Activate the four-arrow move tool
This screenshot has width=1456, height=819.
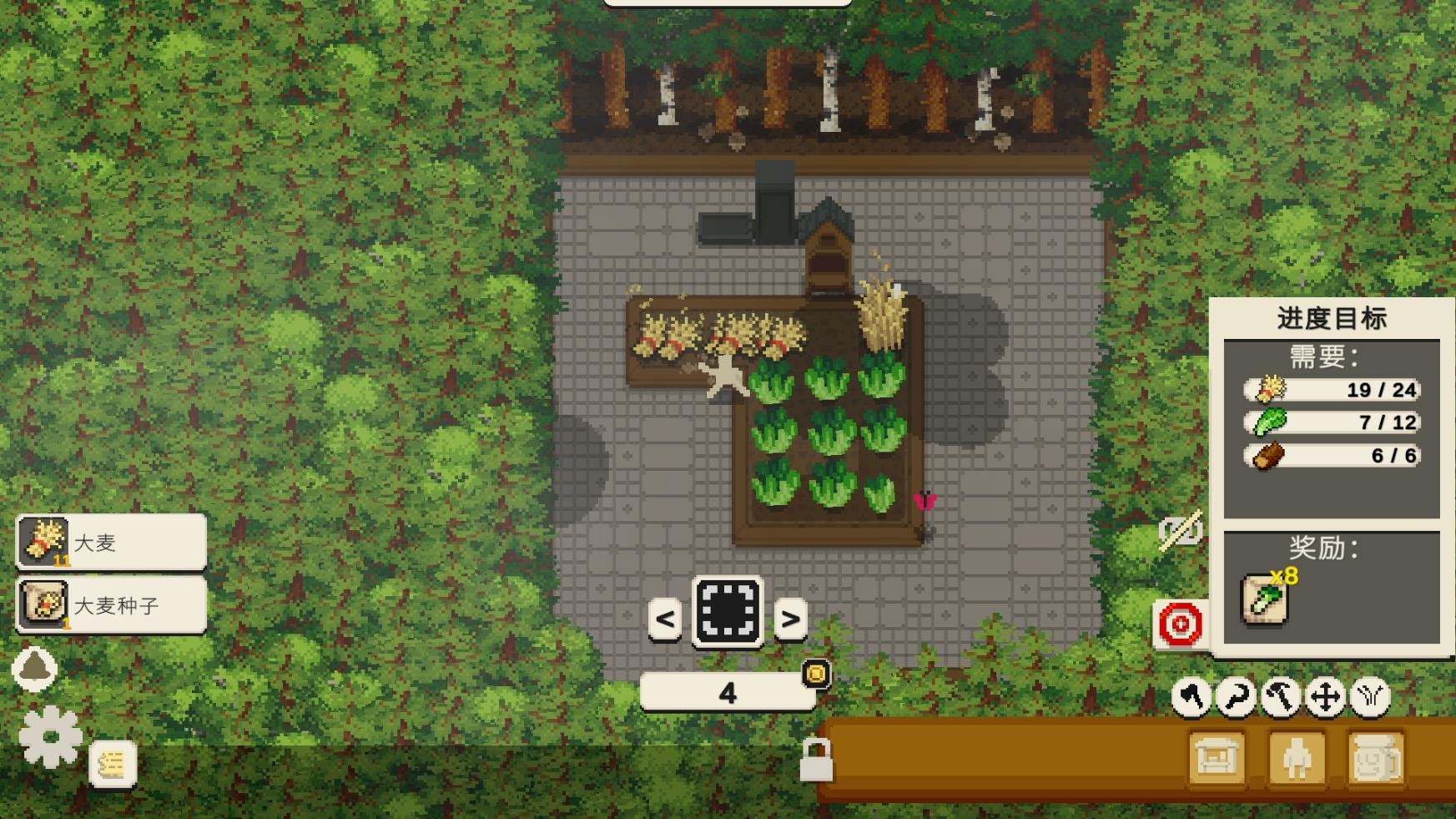1325,696
